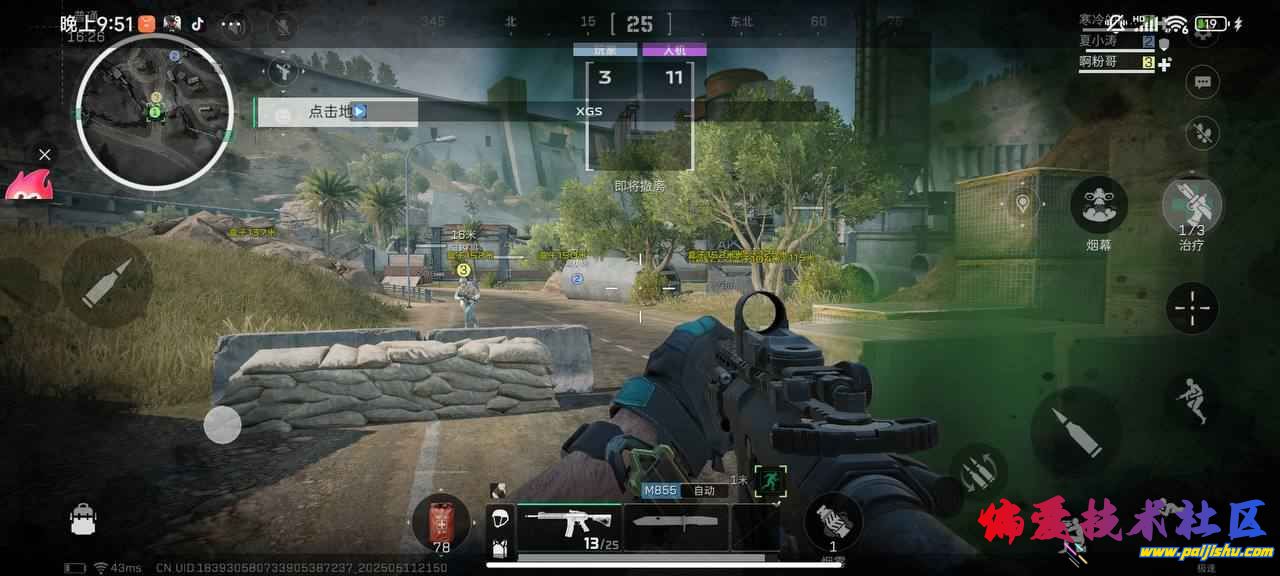The width and height of the screenshot is (1280, 576).
Task: Close the pink flame overlay with the X
Action: (x=44, y=154)
